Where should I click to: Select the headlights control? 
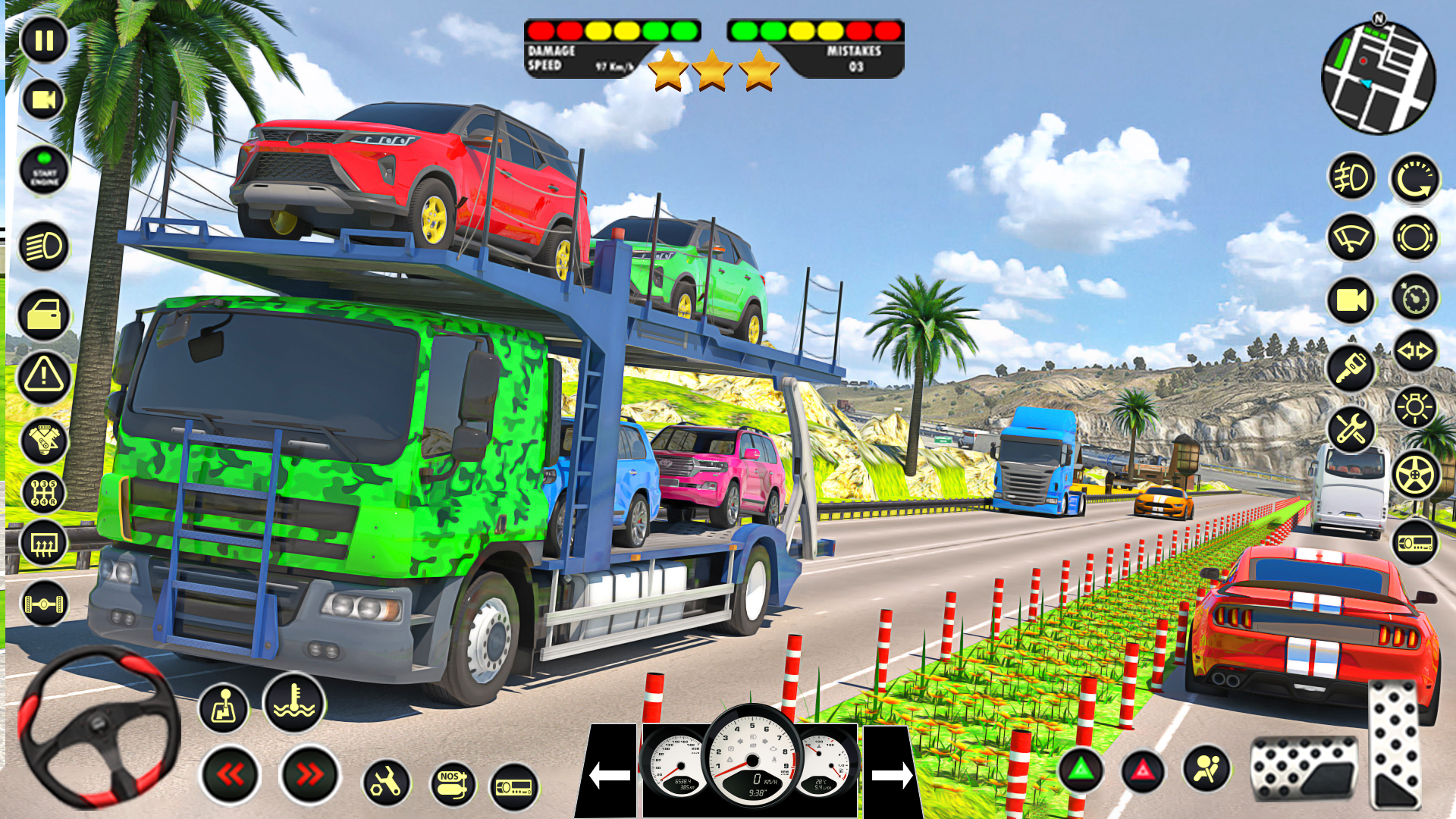[x=43, y=246]
